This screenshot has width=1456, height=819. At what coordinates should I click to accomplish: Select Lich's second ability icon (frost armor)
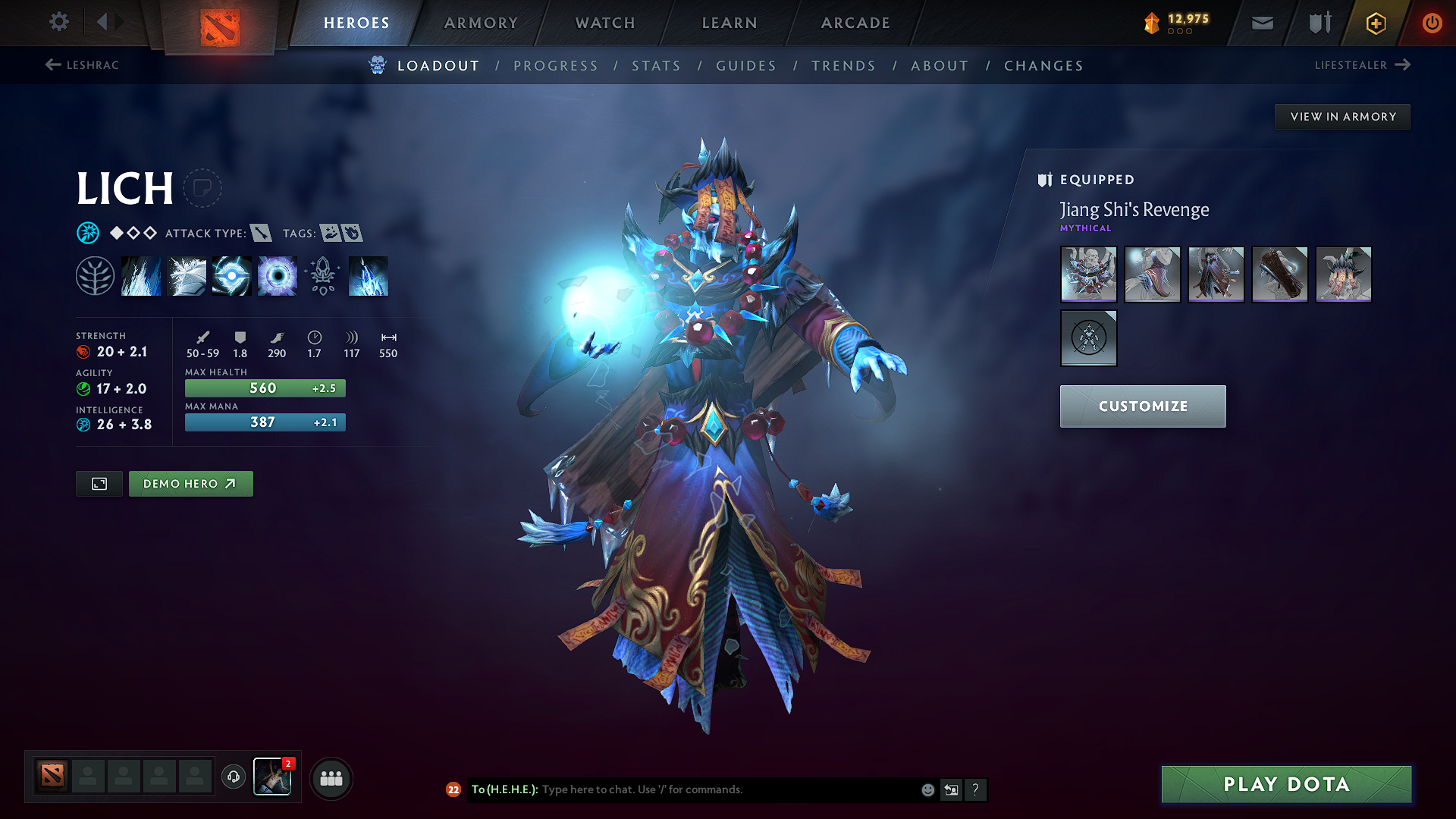(x=186, y=275)
